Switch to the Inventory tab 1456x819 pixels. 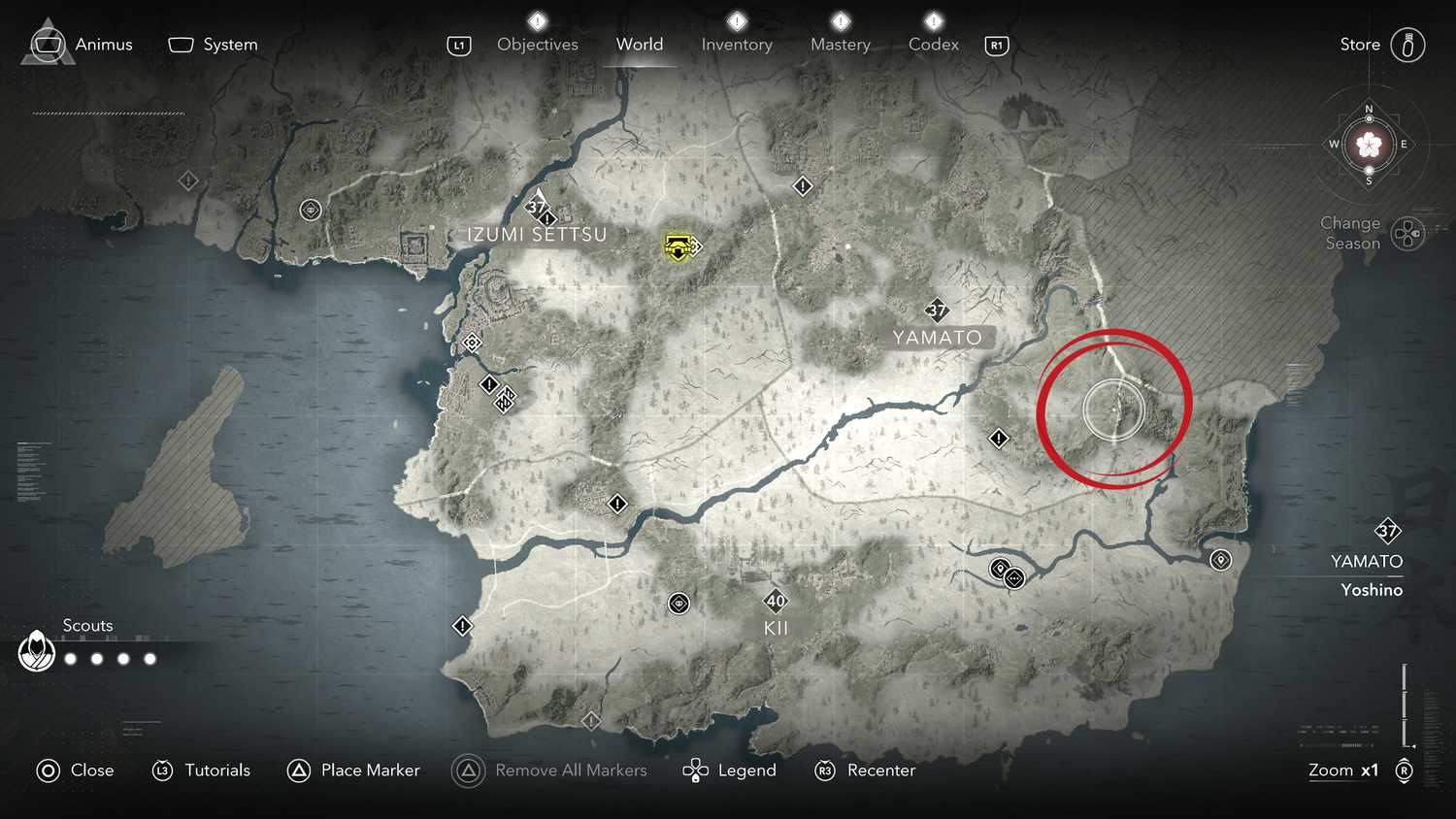pos(737,44)
